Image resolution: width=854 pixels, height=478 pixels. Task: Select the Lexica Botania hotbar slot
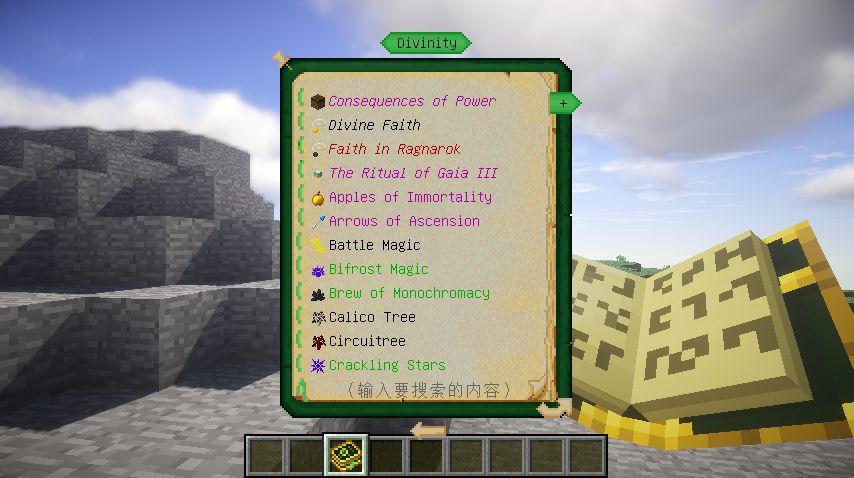tap(347, 455)
